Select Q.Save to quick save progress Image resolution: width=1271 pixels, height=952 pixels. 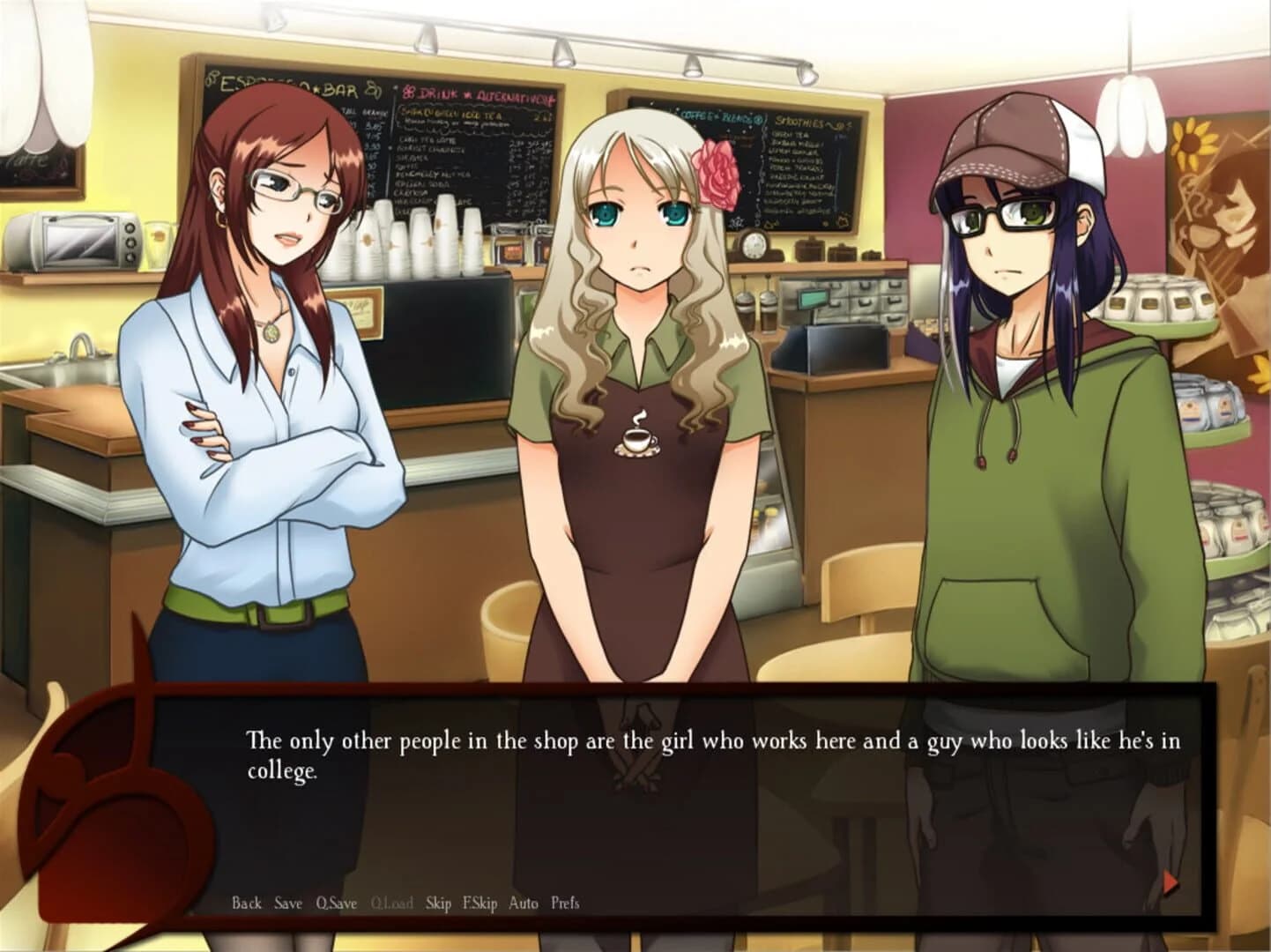tap(336, 904)
